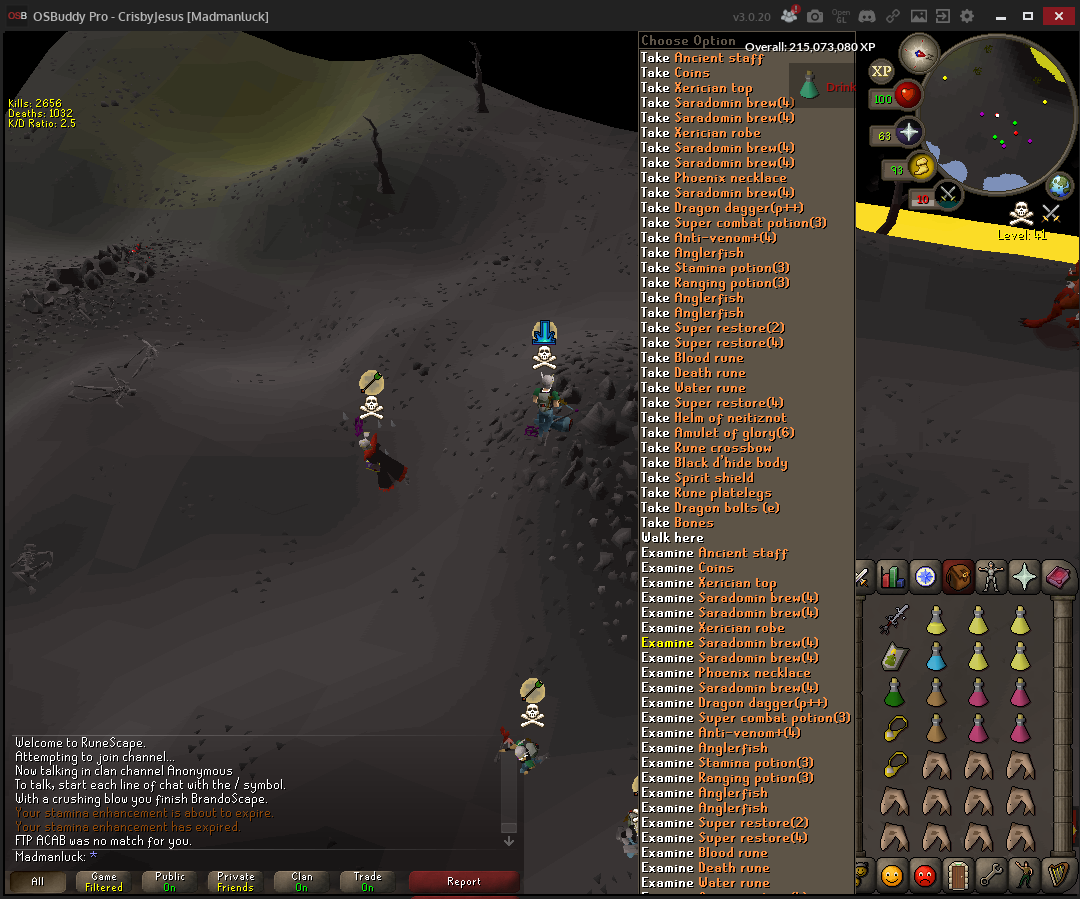The image size is (1080, 899).
Task: Click the Report button
Action: 464,881
